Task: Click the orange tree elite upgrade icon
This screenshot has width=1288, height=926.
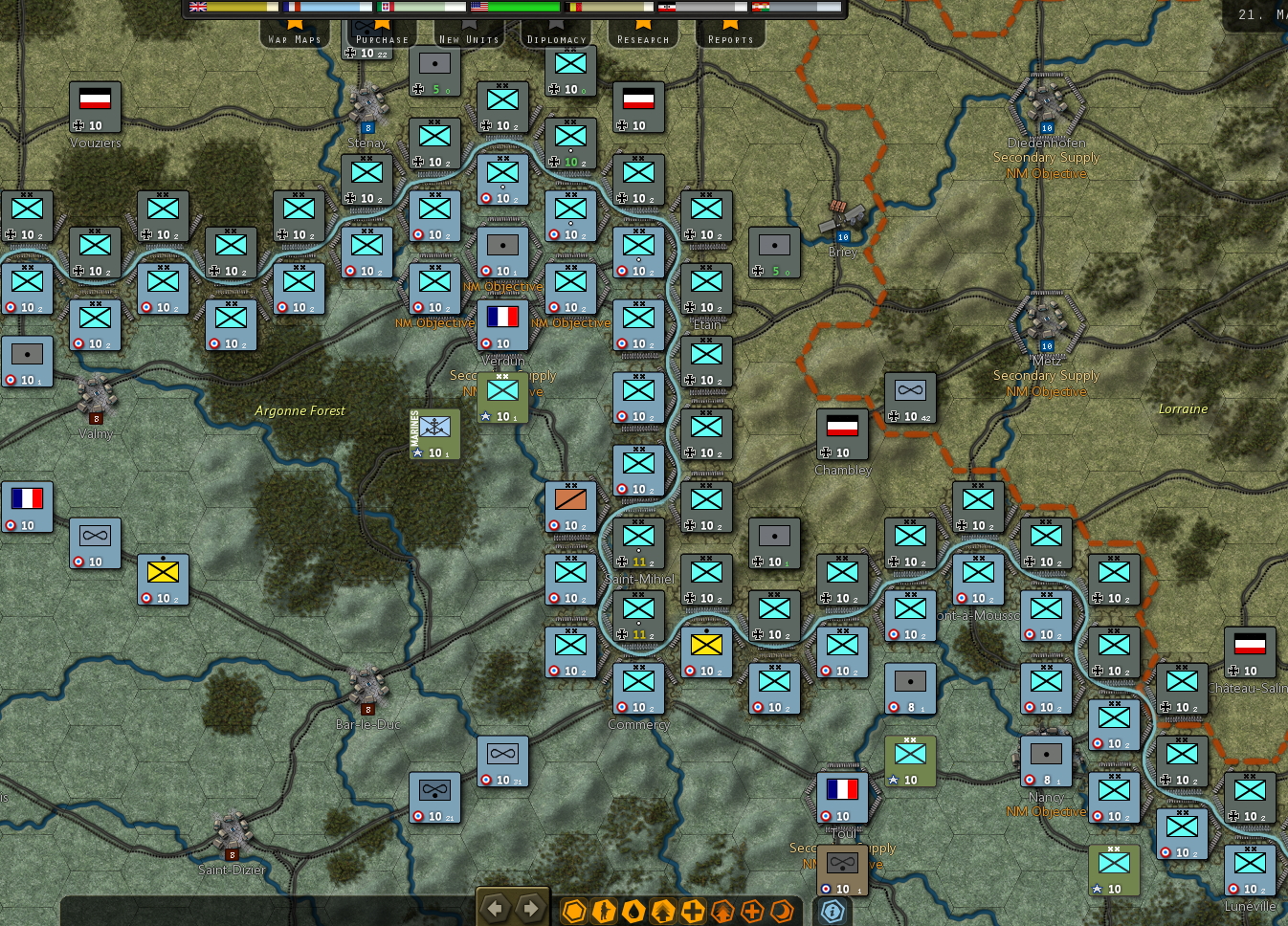Action: [x=723, y=910]
